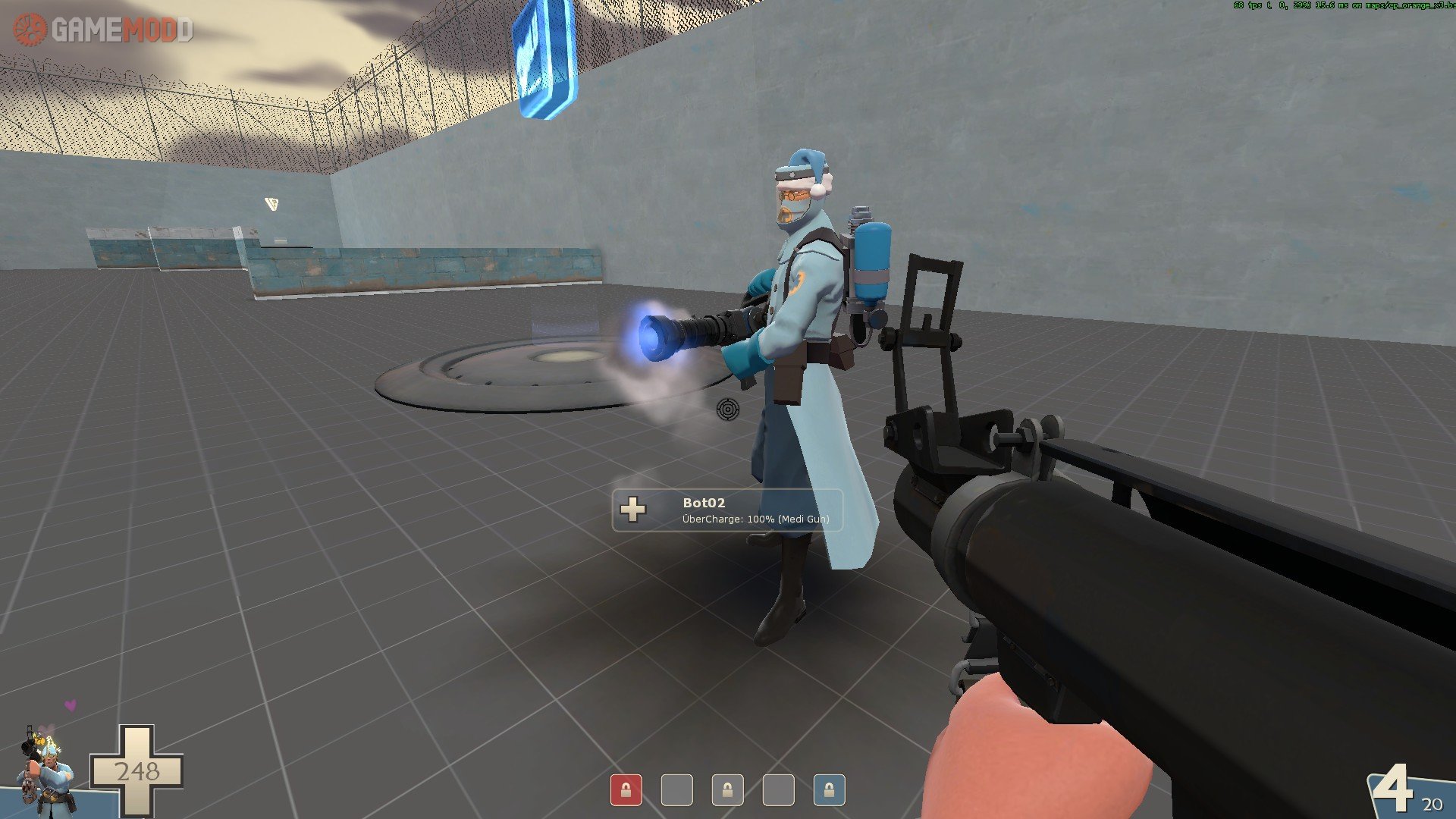This screenshot has width=1456, height=819.
Task: Choose the grey locked control point icon
Action: 727,790
